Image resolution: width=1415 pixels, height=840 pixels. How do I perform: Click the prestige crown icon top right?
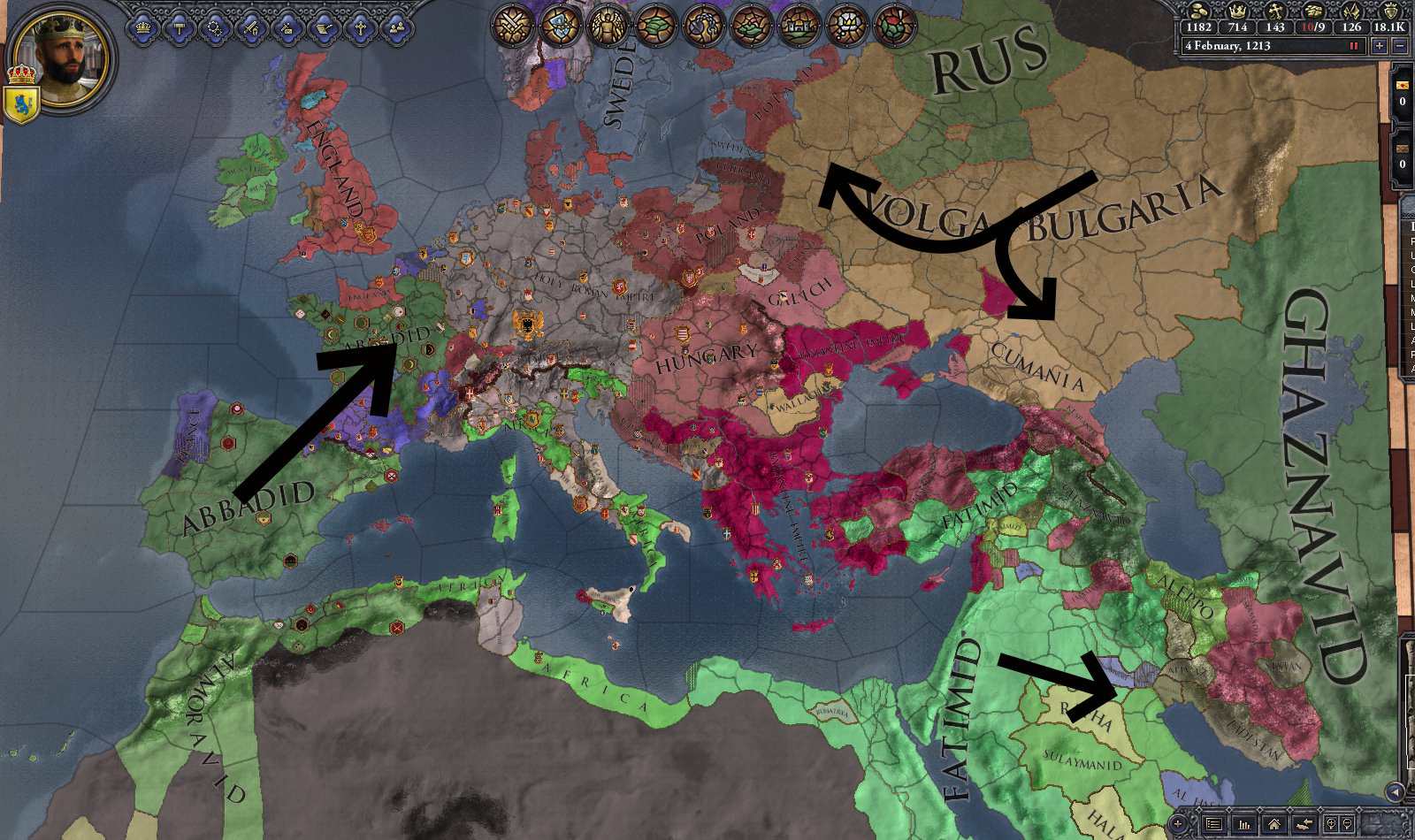tap(1237, 11)
